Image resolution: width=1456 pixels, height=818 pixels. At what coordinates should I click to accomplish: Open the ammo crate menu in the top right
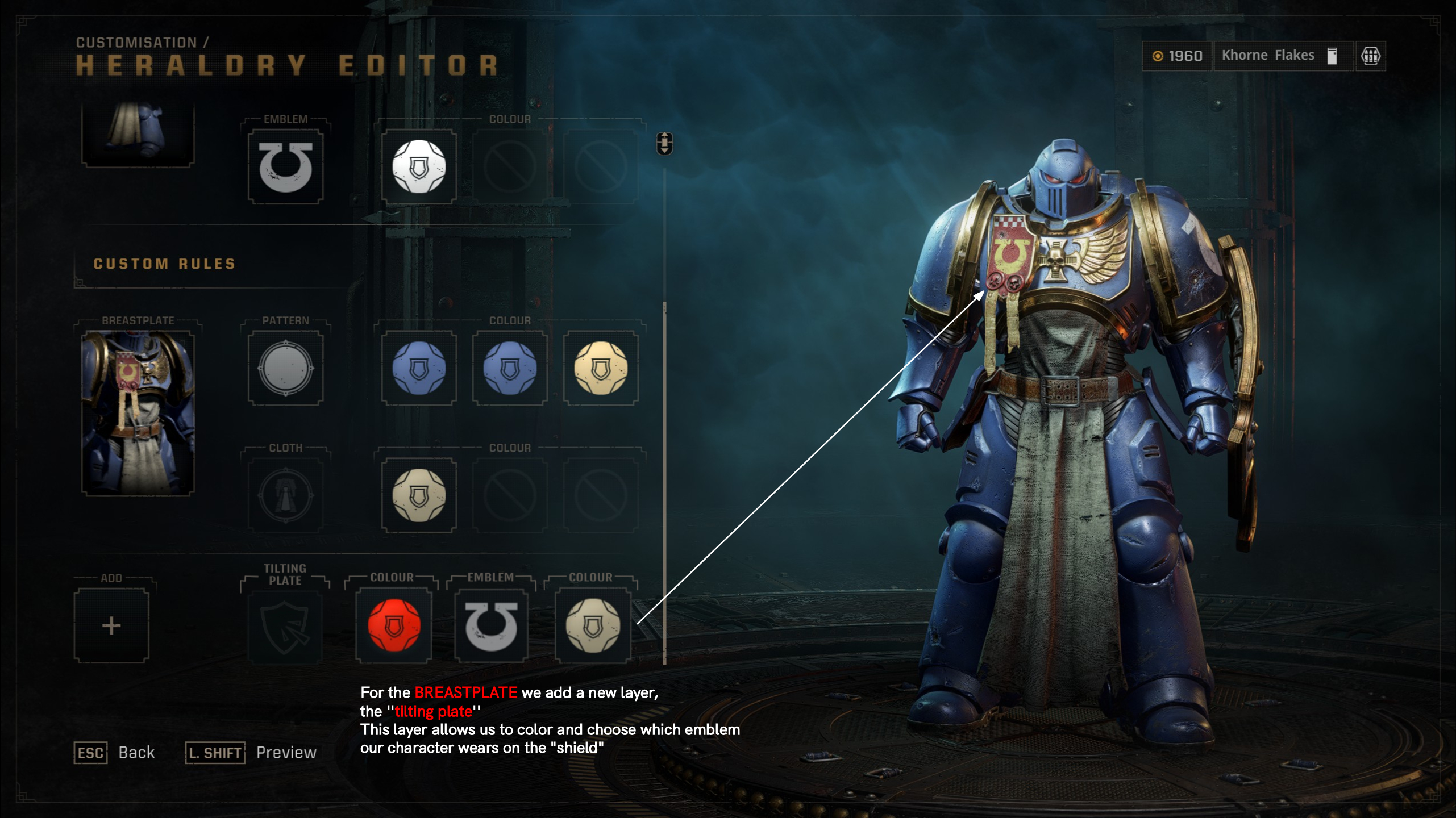tap(1372, 55)
